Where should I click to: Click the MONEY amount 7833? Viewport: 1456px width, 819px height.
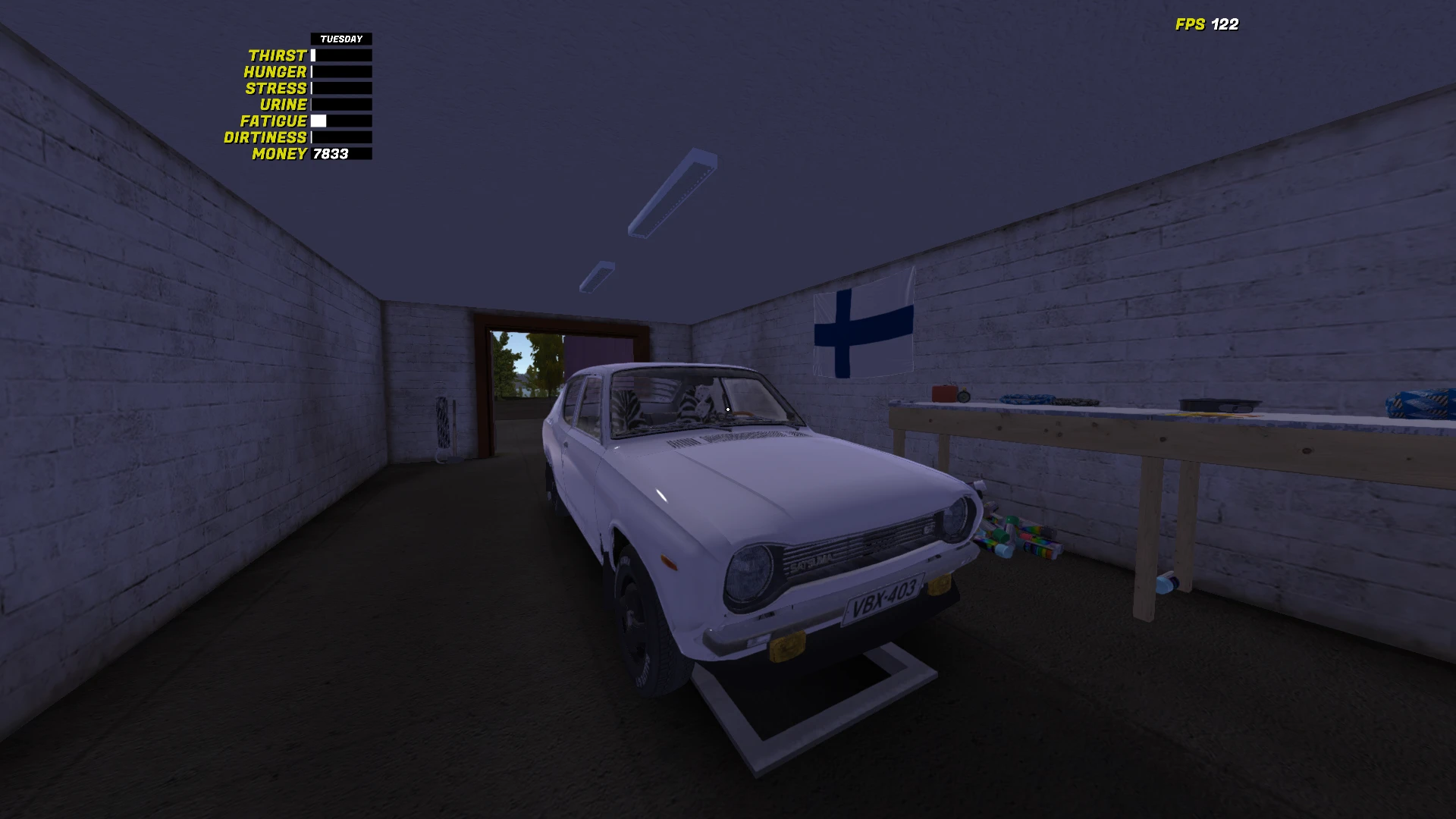(x=330, y=155)
